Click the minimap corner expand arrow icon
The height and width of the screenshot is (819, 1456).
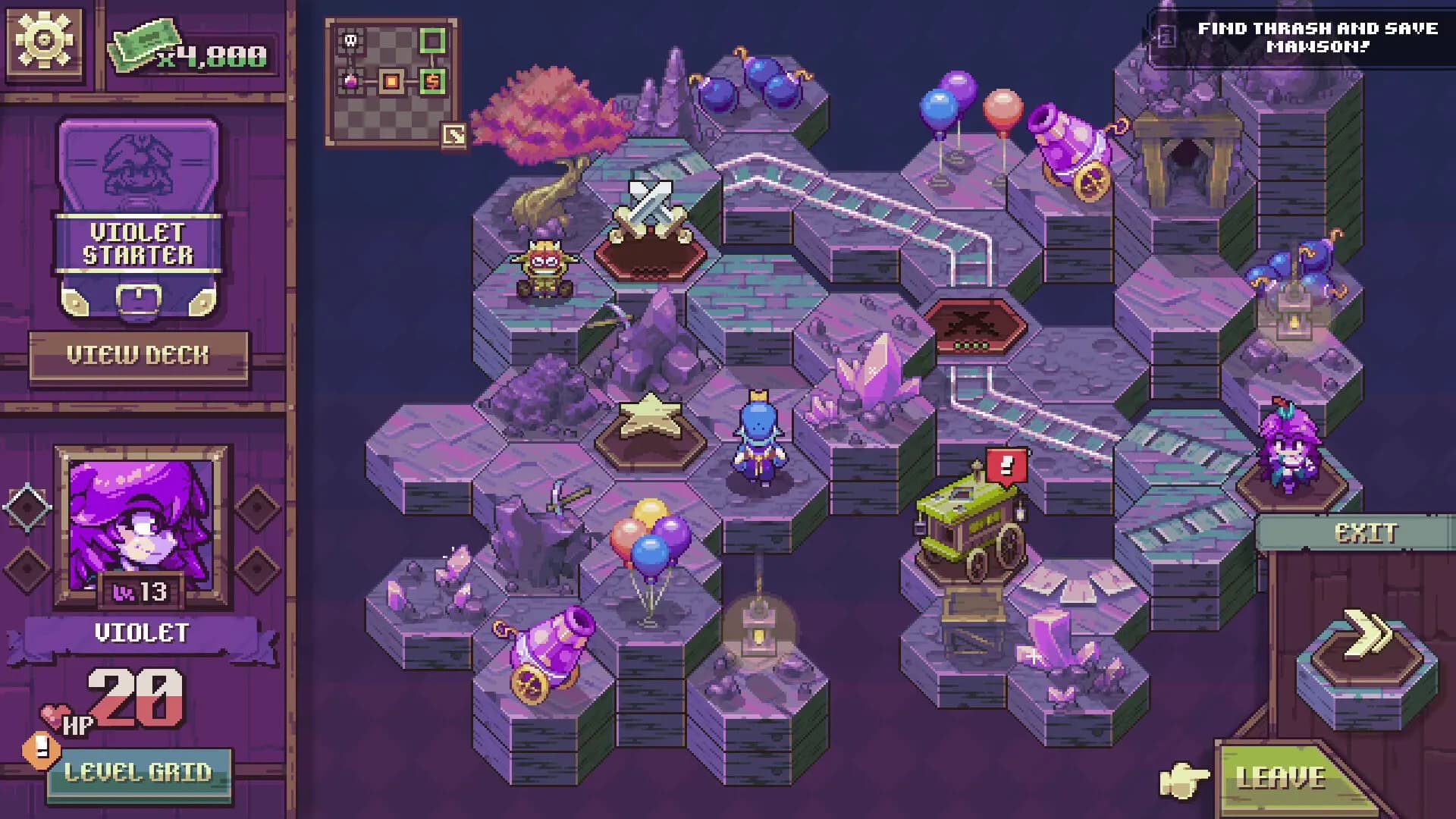tap(453, 134)
